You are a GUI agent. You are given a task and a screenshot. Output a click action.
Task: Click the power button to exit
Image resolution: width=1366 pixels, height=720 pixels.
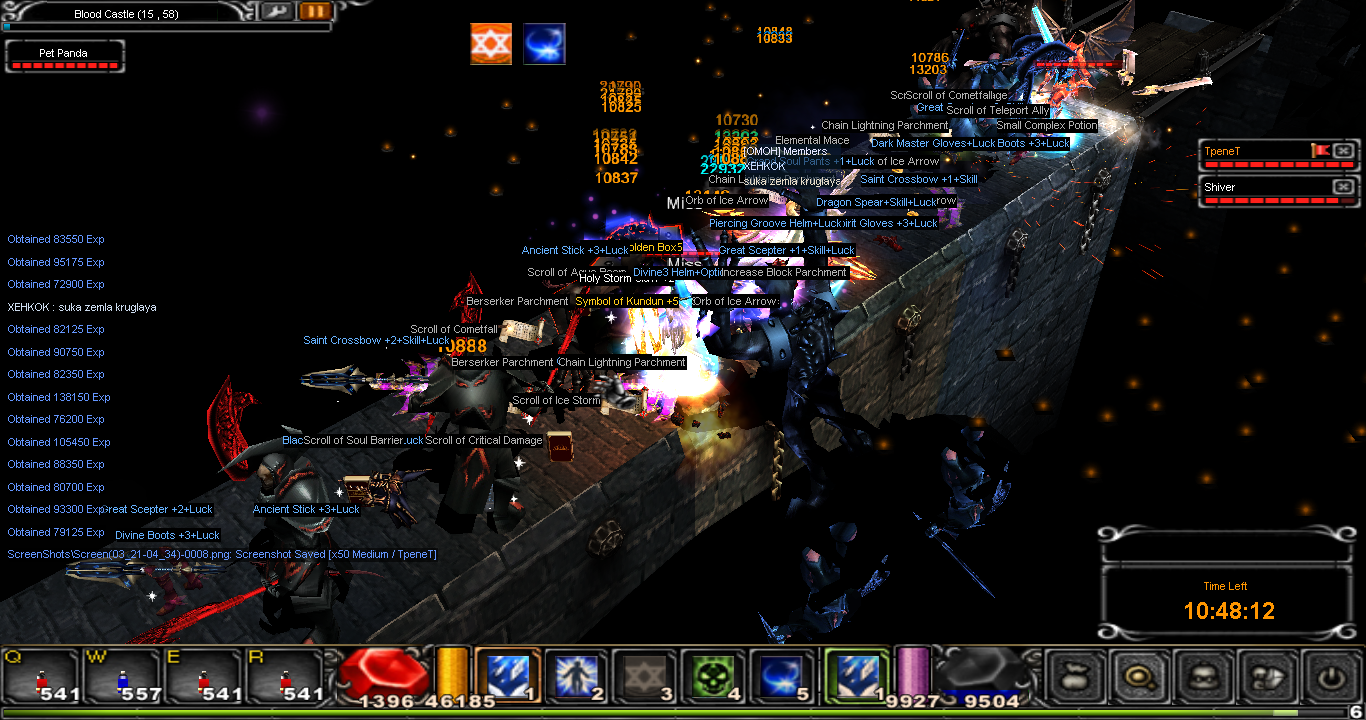click(x=1330, y=678)
